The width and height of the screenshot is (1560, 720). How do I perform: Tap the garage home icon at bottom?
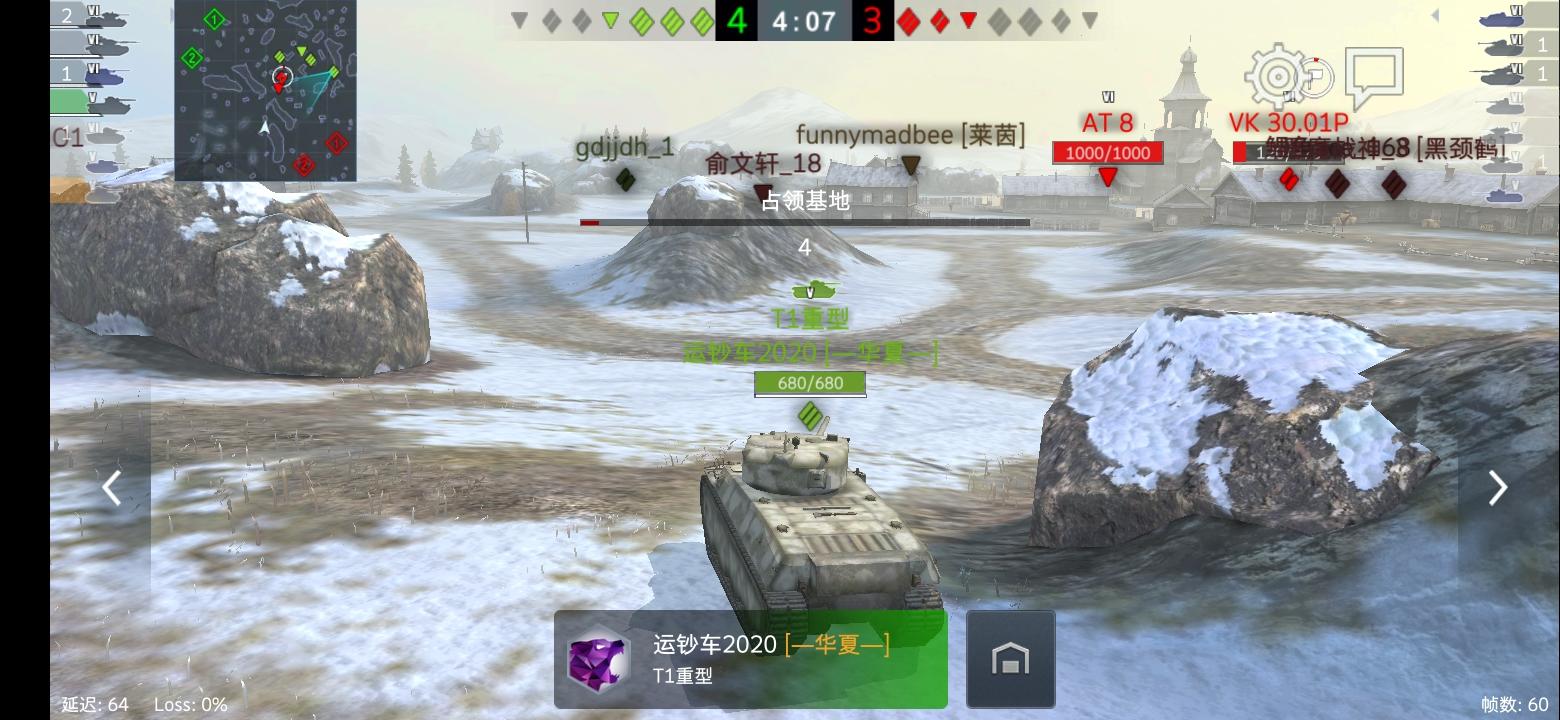click(1010, 658)
